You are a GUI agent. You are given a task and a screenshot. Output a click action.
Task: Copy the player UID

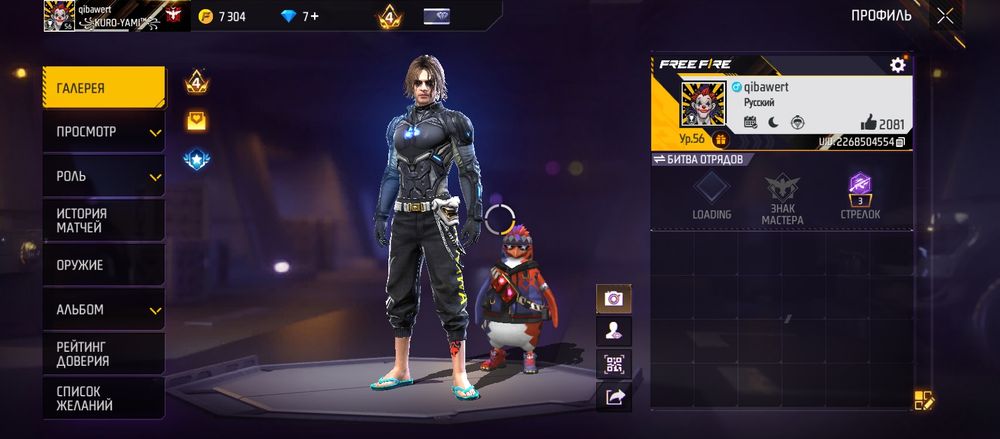(x=901, y=143)
